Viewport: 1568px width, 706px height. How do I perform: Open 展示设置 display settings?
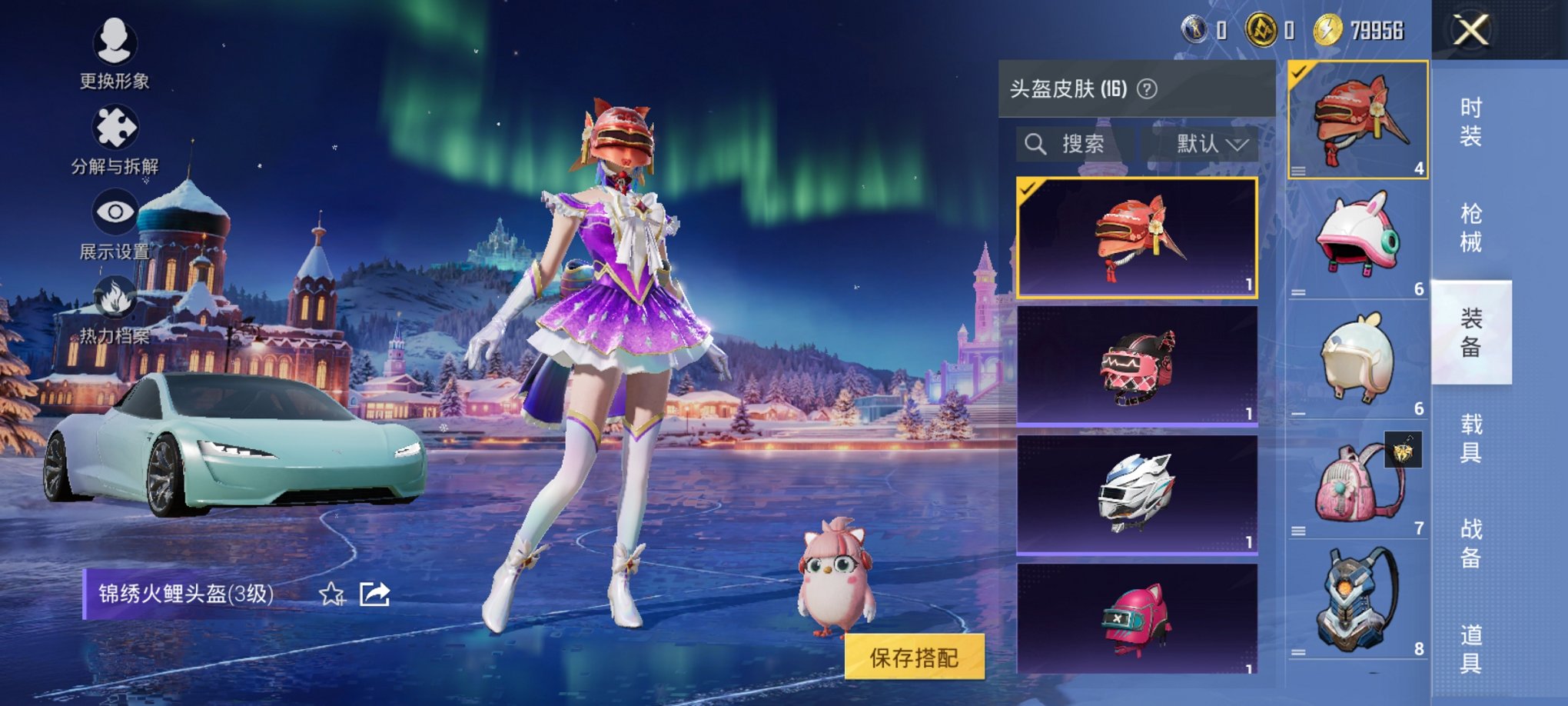(x=114, y=223)
